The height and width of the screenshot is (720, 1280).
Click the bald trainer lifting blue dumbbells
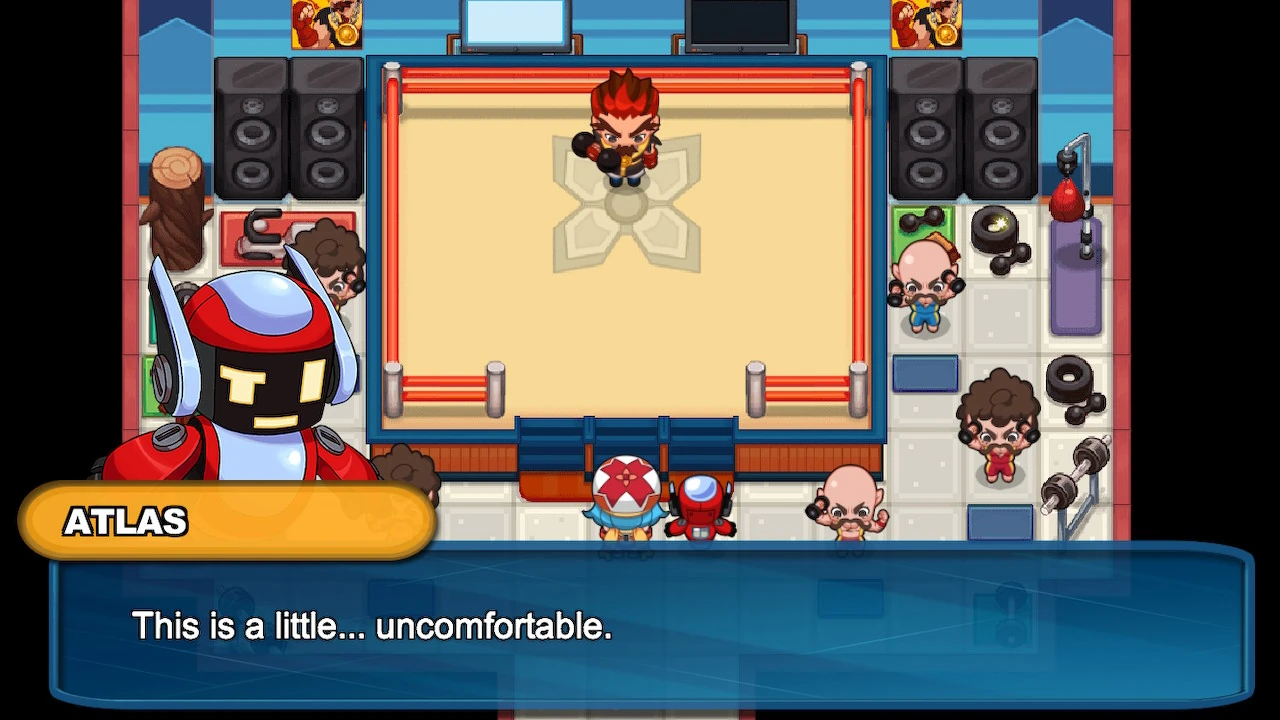tap(926, 285)
